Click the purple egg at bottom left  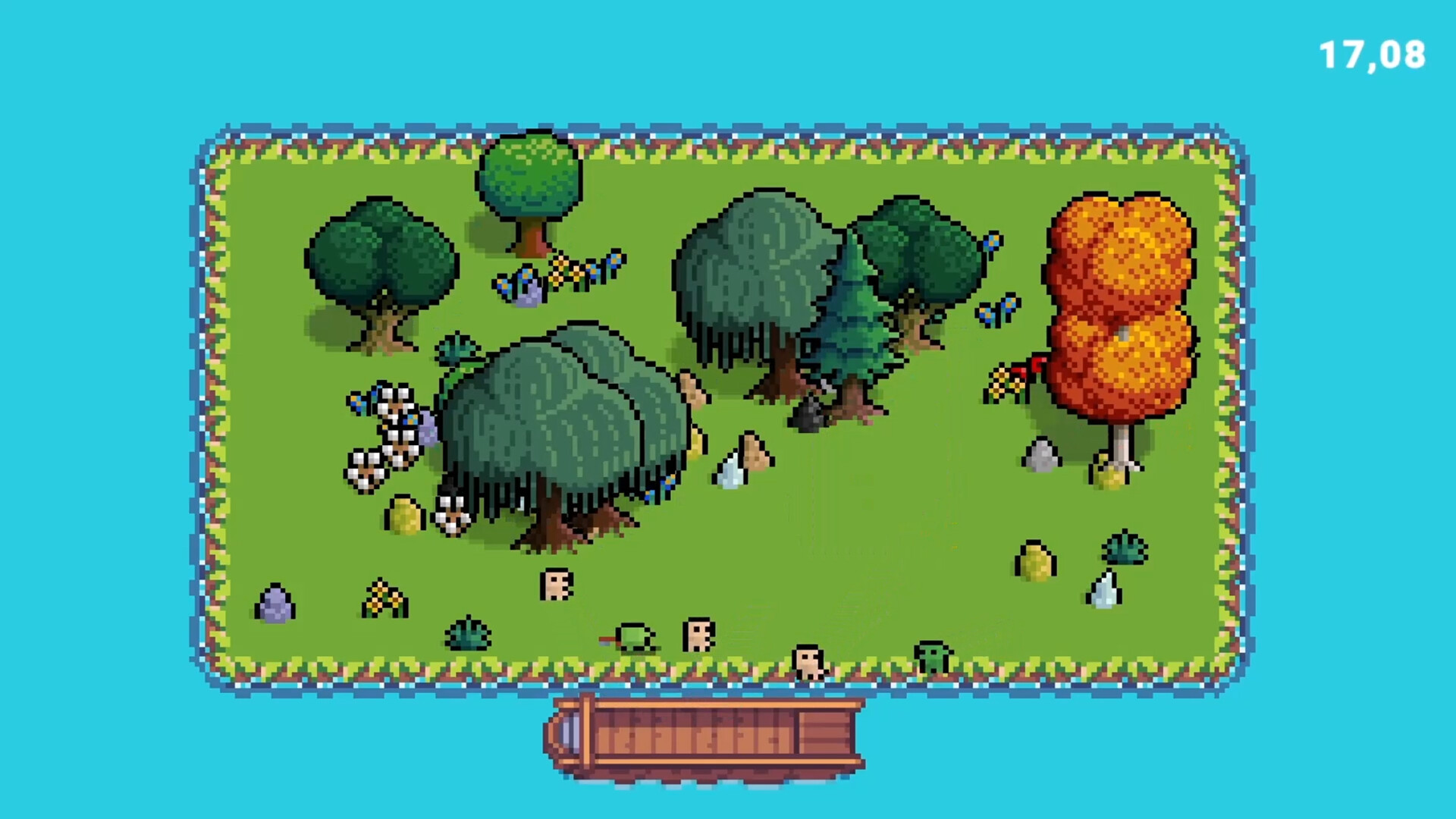click(277, 603)
